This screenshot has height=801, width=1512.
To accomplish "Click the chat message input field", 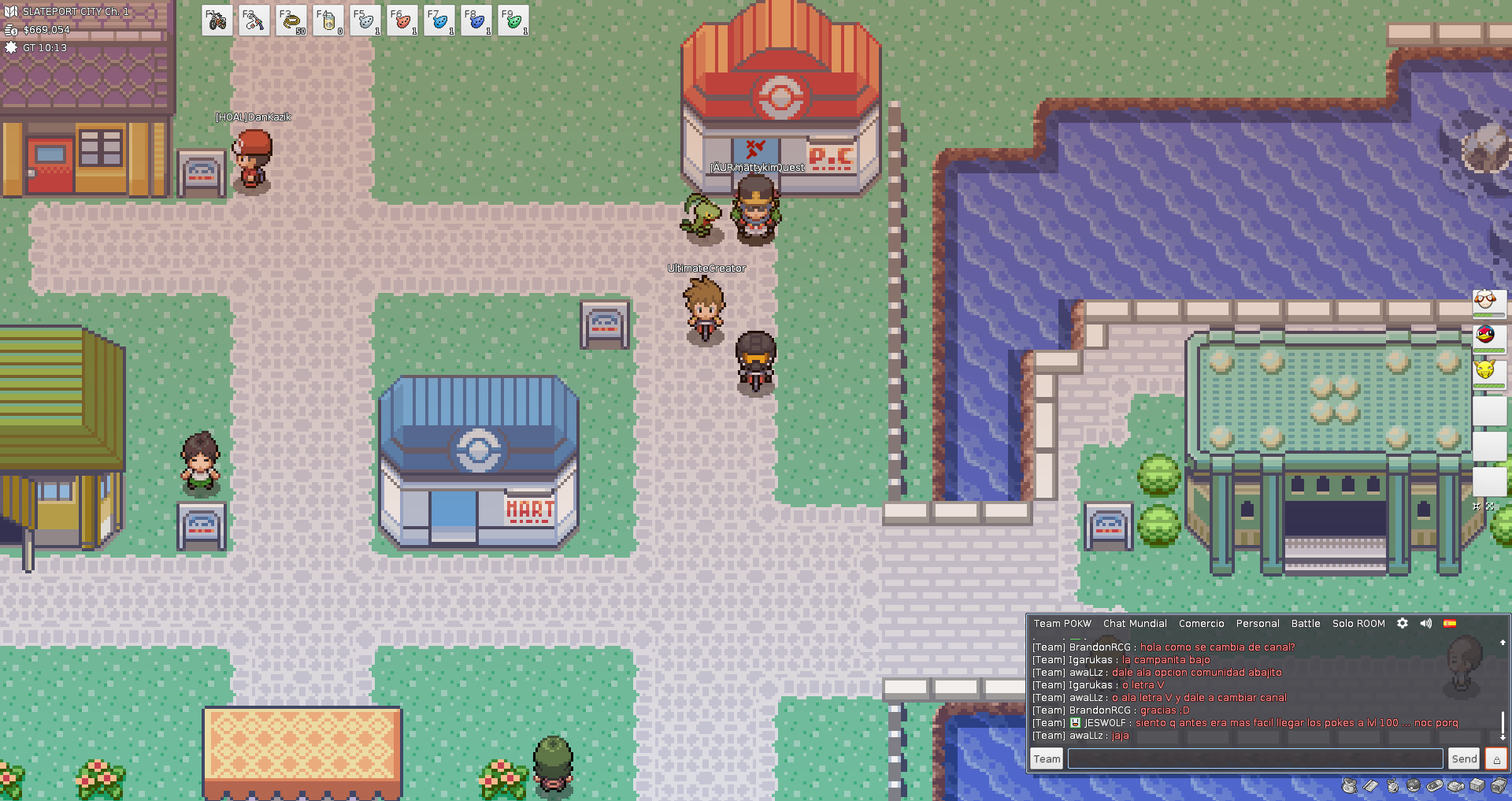I will 1254,758.
